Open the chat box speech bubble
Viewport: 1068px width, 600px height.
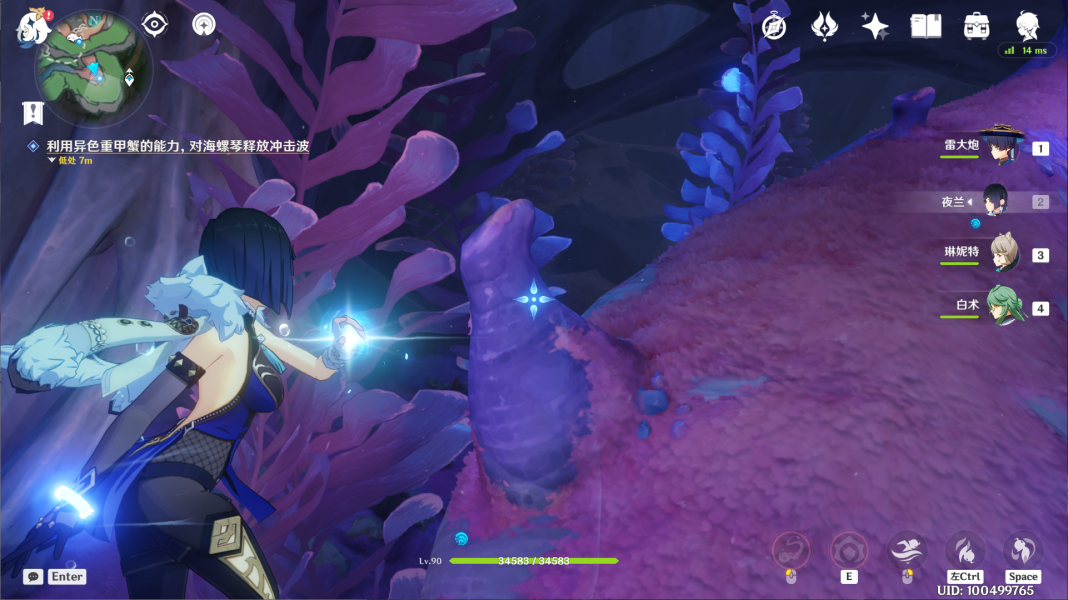click(x=33, y=577)
